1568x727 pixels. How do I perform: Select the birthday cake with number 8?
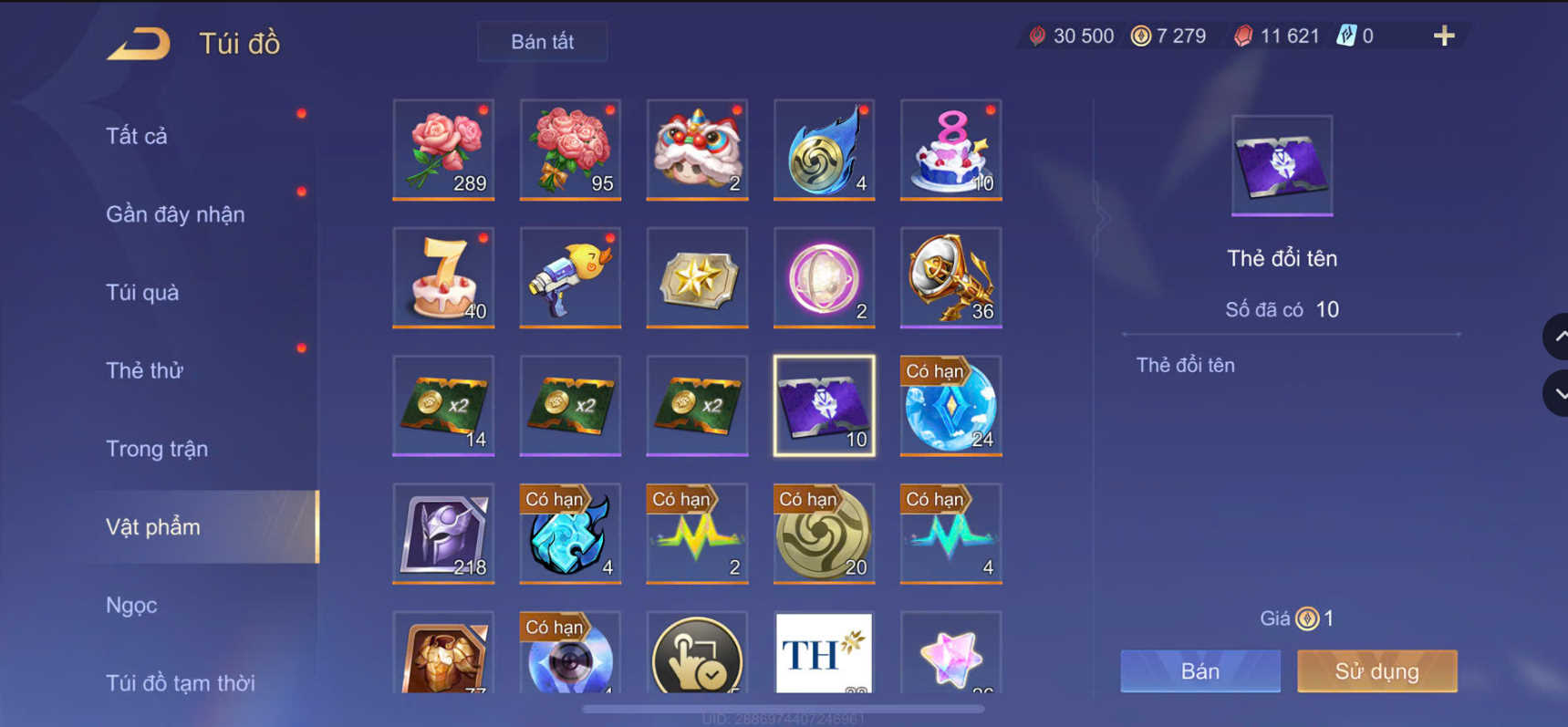[x=950, y=149]
